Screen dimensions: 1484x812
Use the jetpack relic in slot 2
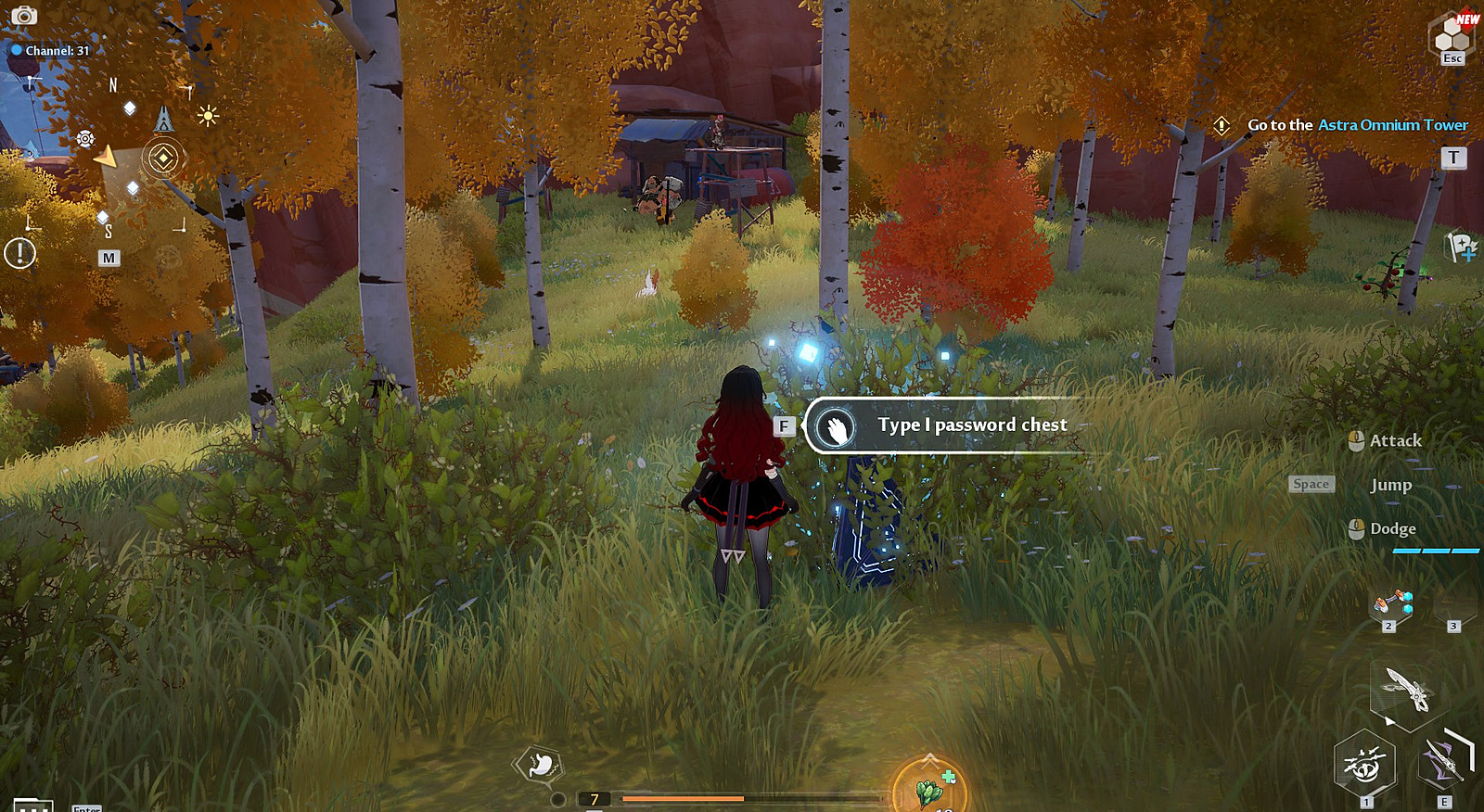1392,604
